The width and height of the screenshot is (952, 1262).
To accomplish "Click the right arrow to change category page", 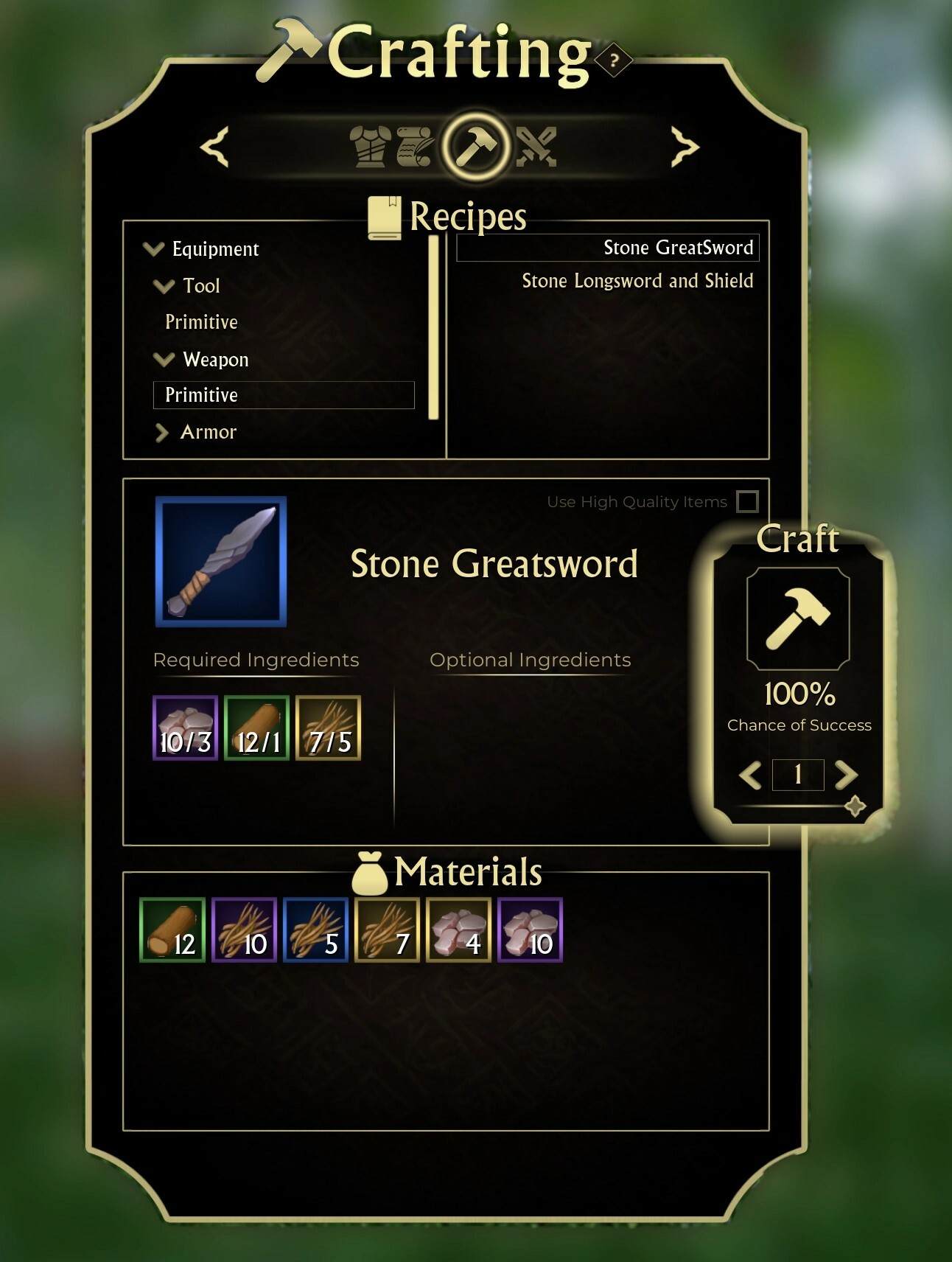I will [x=684, y=146].
